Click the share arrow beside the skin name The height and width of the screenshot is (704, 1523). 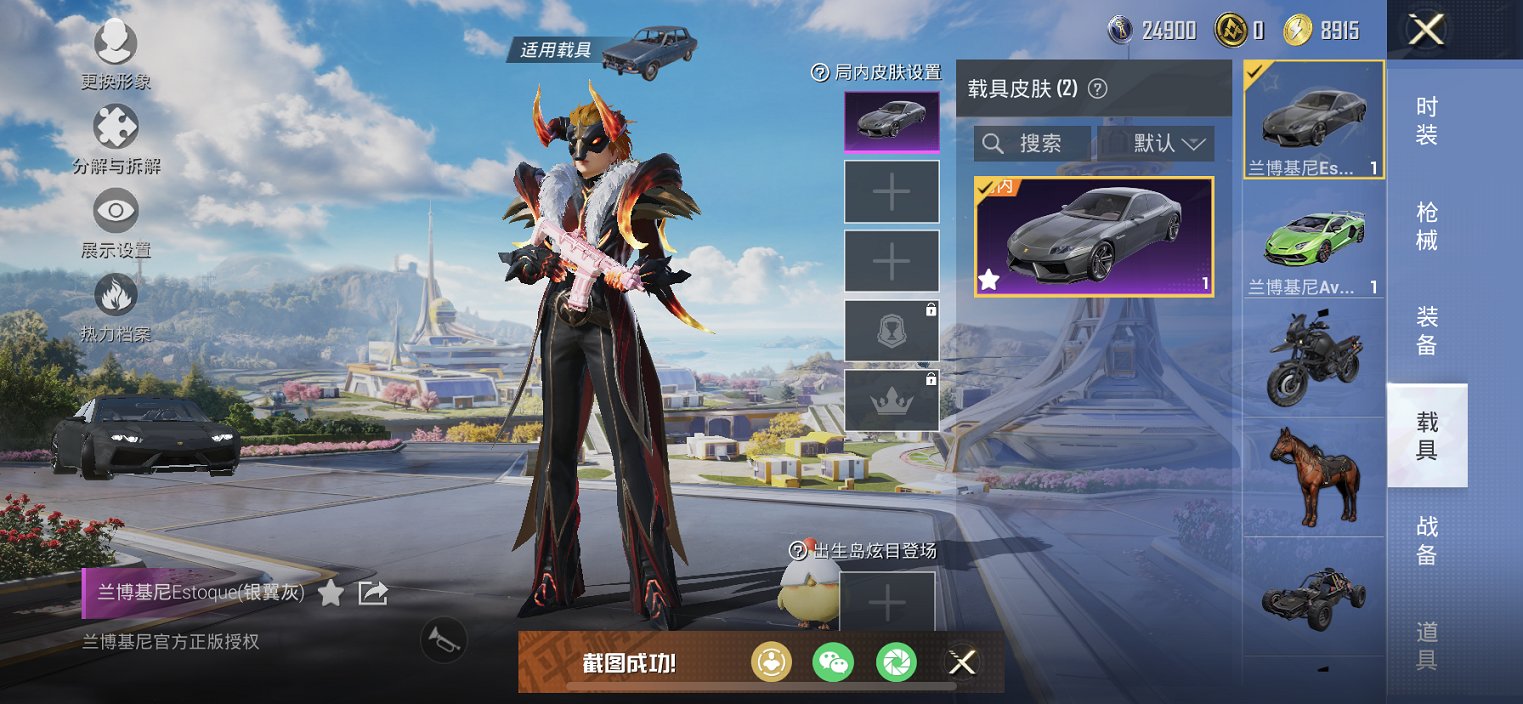(x=372, y=593)
